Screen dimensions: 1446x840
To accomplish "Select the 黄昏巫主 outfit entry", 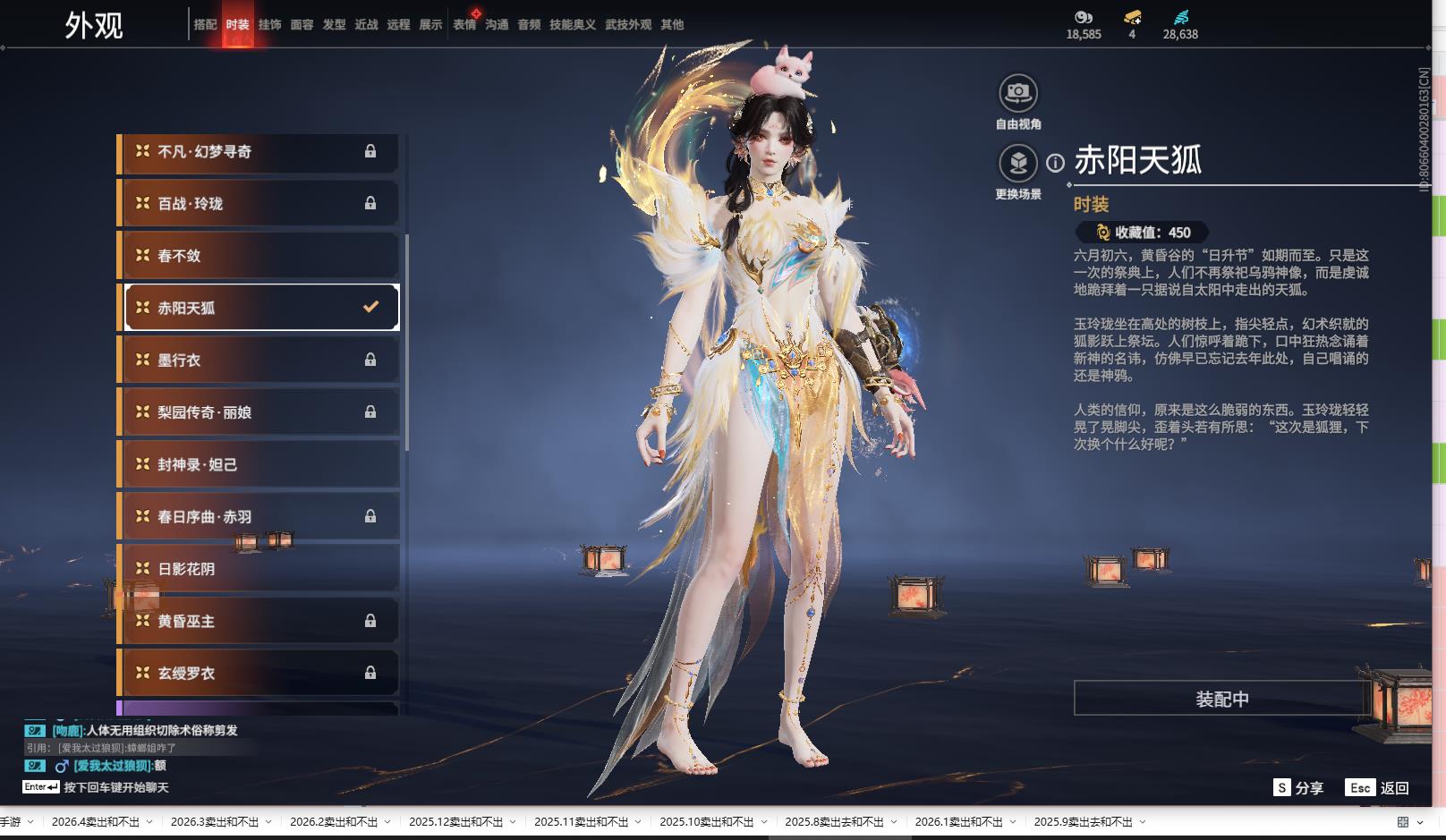I will pos(259,621).
